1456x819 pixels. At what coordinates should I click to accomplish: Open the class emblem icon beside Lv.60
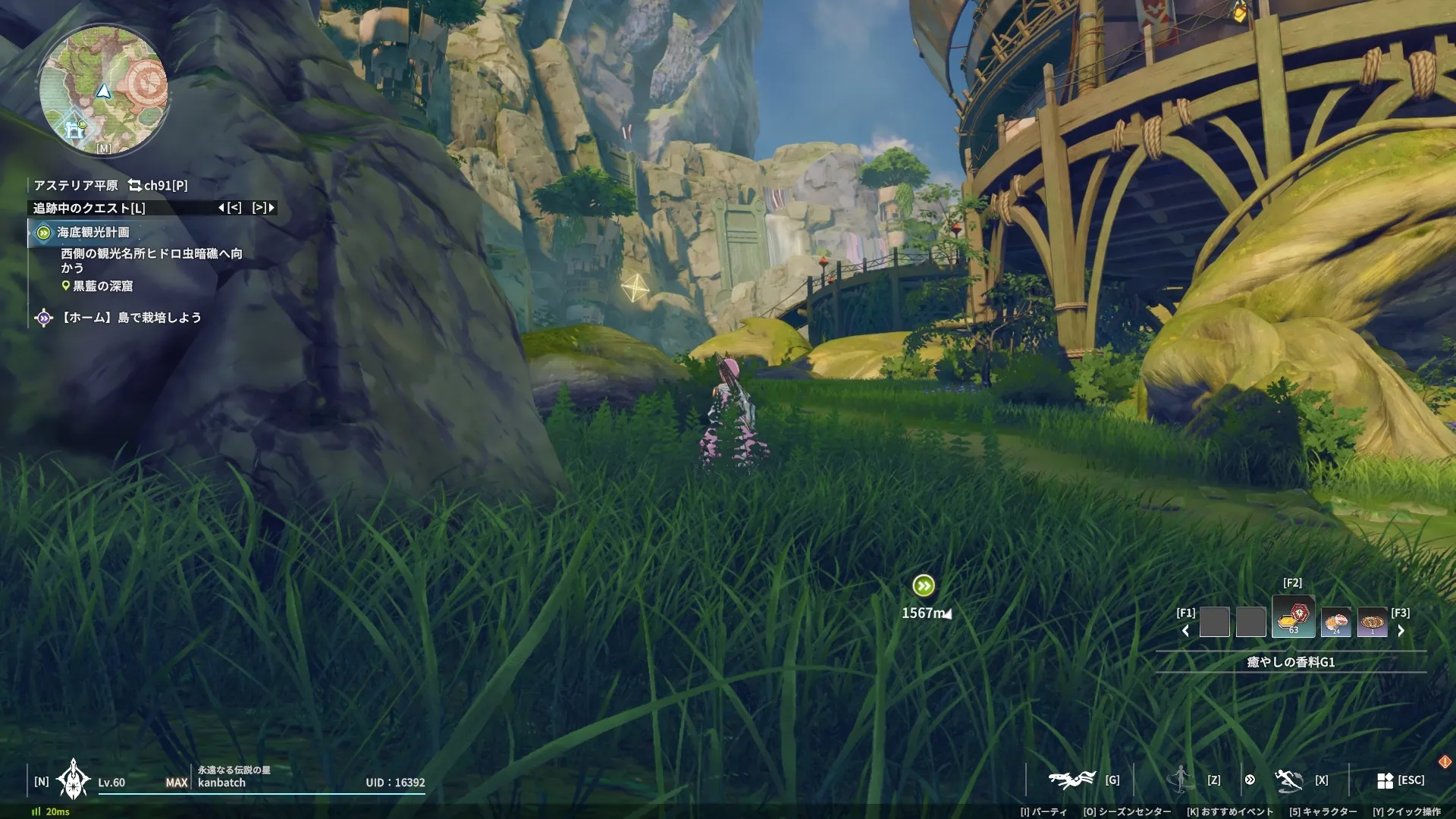tap(73, 780)
